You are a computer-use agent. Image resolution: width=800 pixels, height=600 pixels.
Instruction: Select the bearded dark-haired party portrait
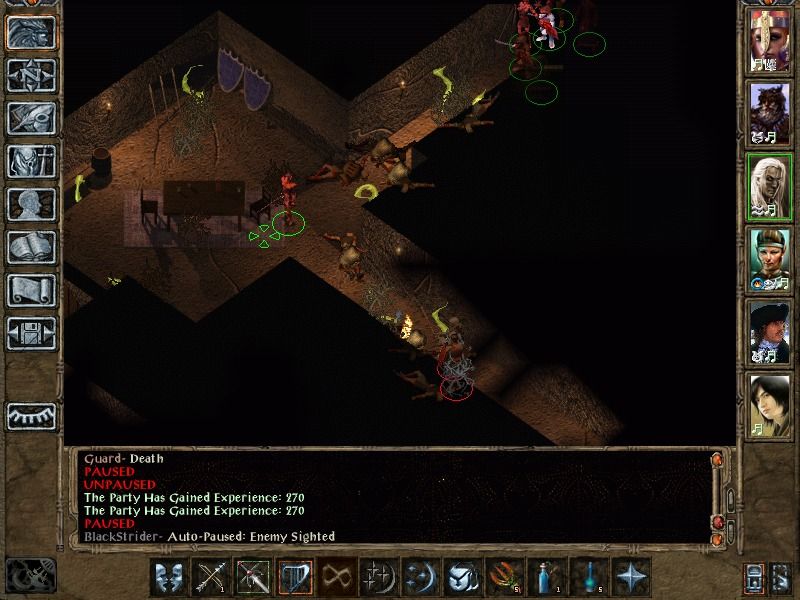(770, 114)
